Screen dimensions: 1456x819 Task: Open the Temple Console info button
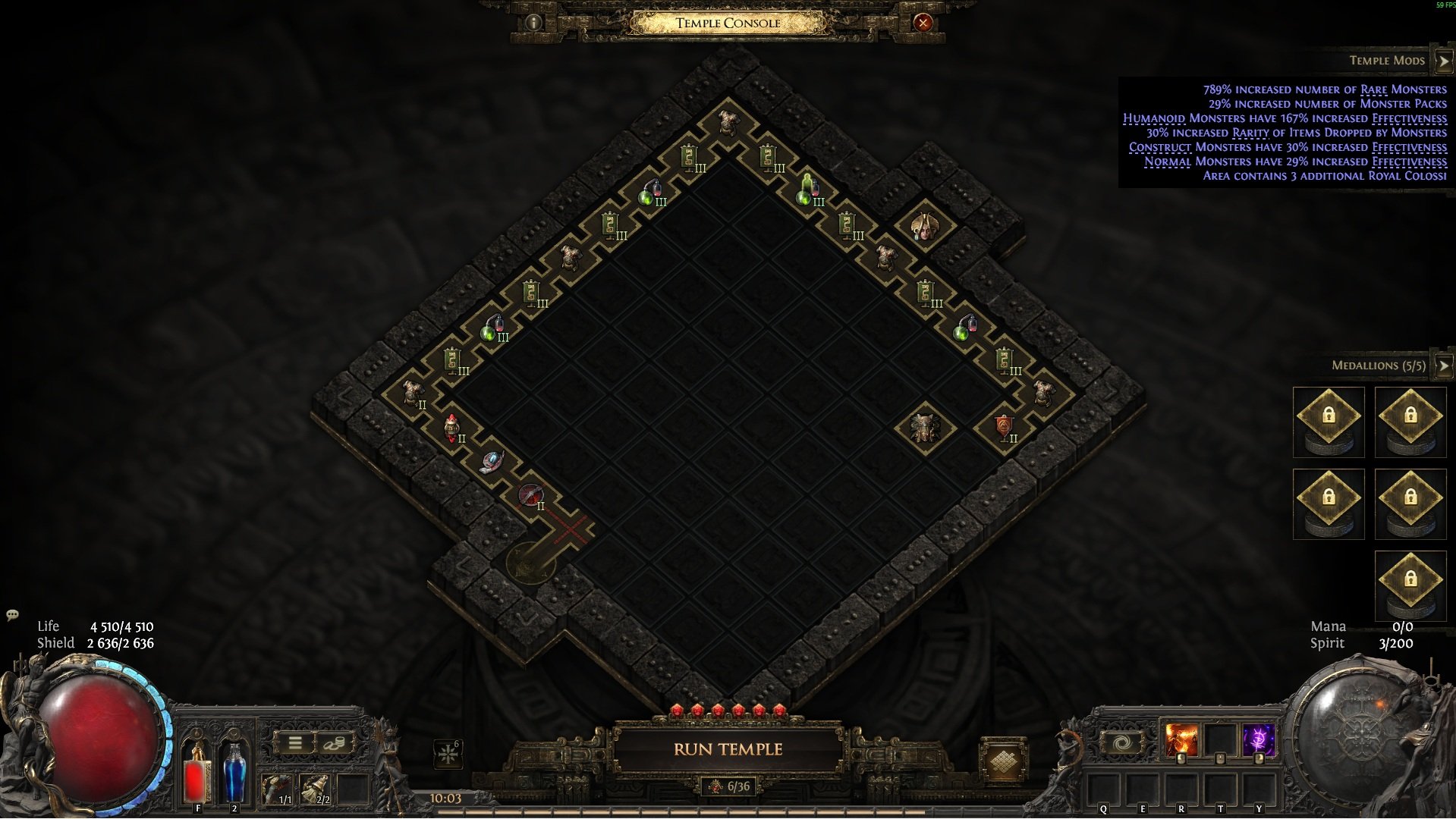(533, 23)
